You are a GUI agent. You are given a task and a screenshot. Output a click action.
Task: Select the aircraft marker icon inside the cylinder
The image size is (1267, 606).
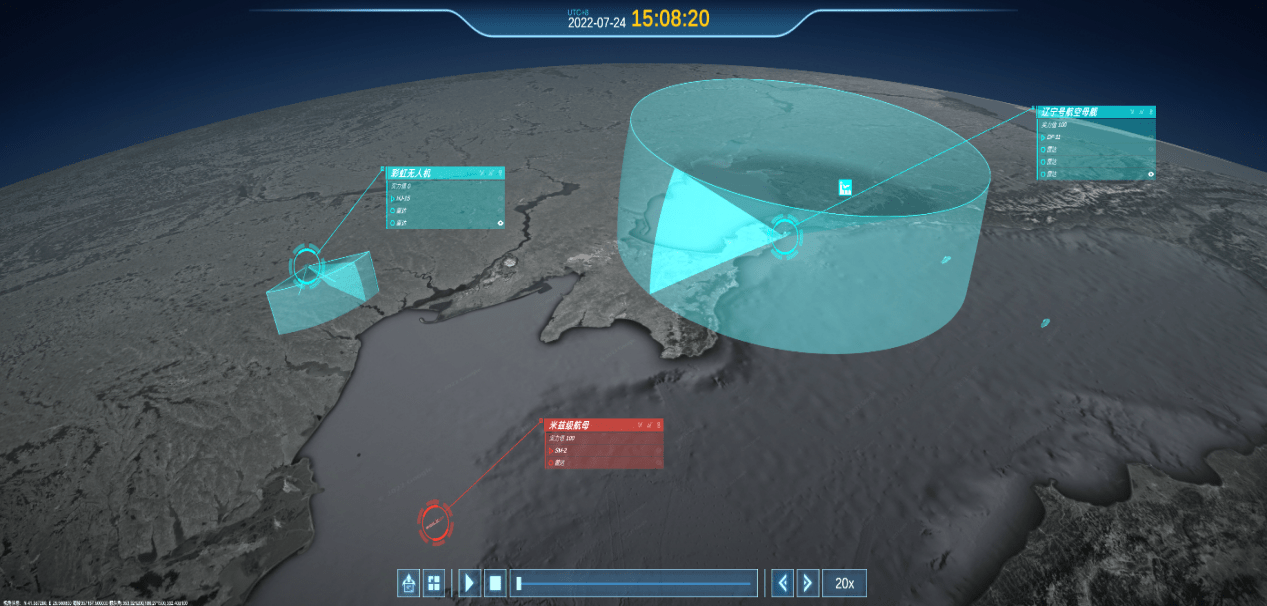tap(845, 187)
